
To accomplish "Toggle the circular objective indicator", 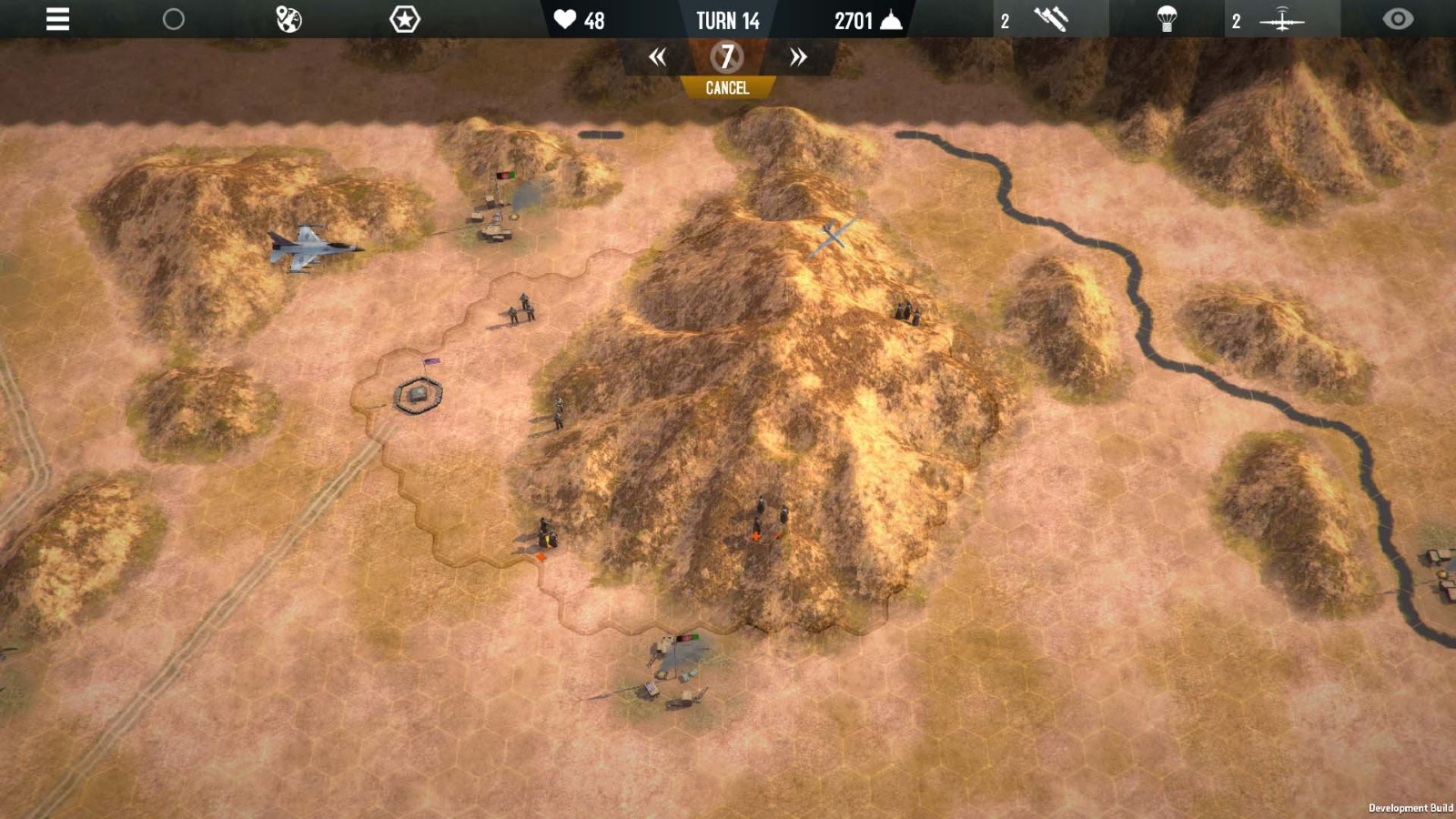I will click(173, 18).
